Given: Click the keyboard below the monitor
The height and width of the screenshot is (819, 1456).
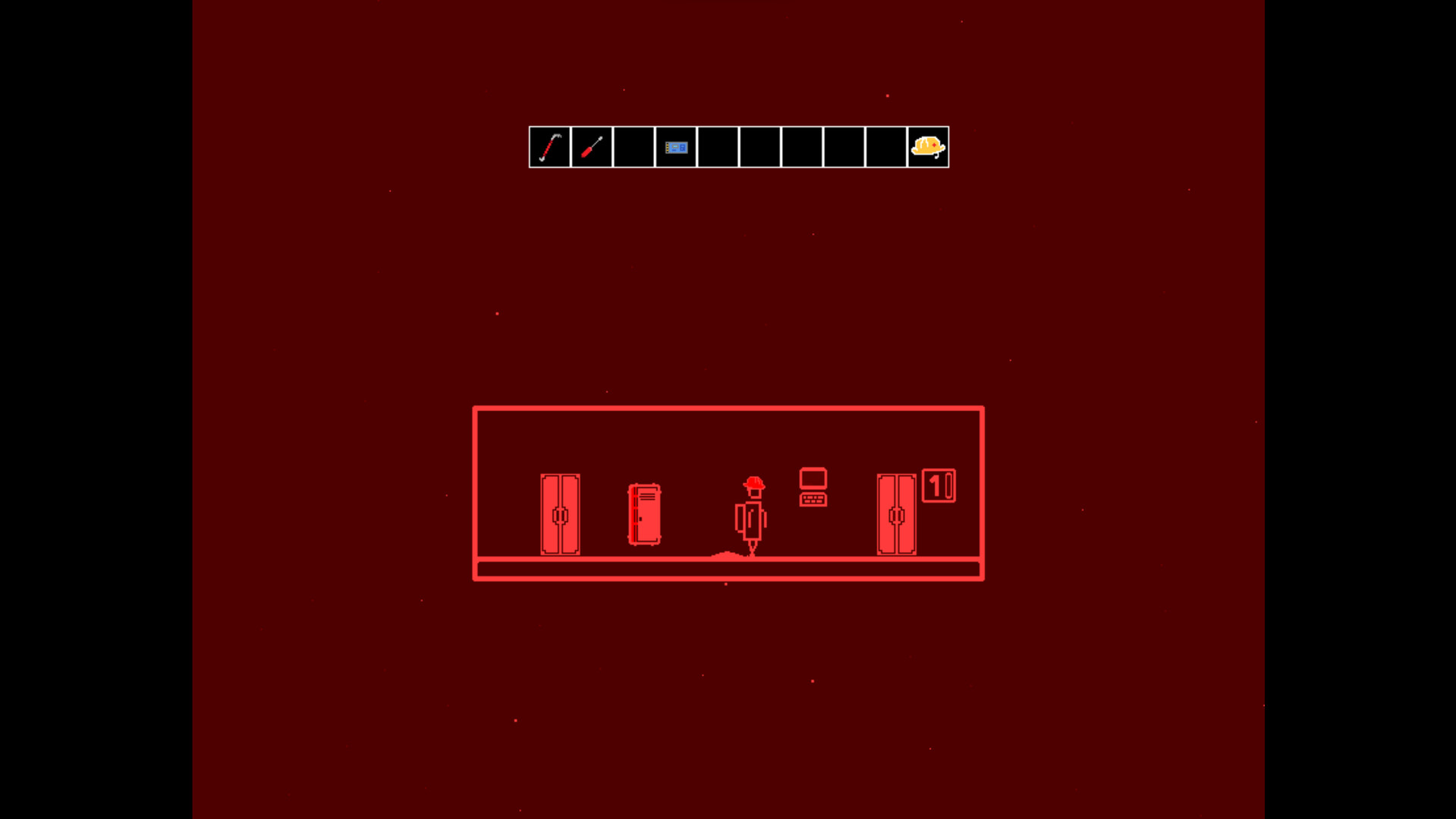Looking at the screenshot, I should [813, 500].
